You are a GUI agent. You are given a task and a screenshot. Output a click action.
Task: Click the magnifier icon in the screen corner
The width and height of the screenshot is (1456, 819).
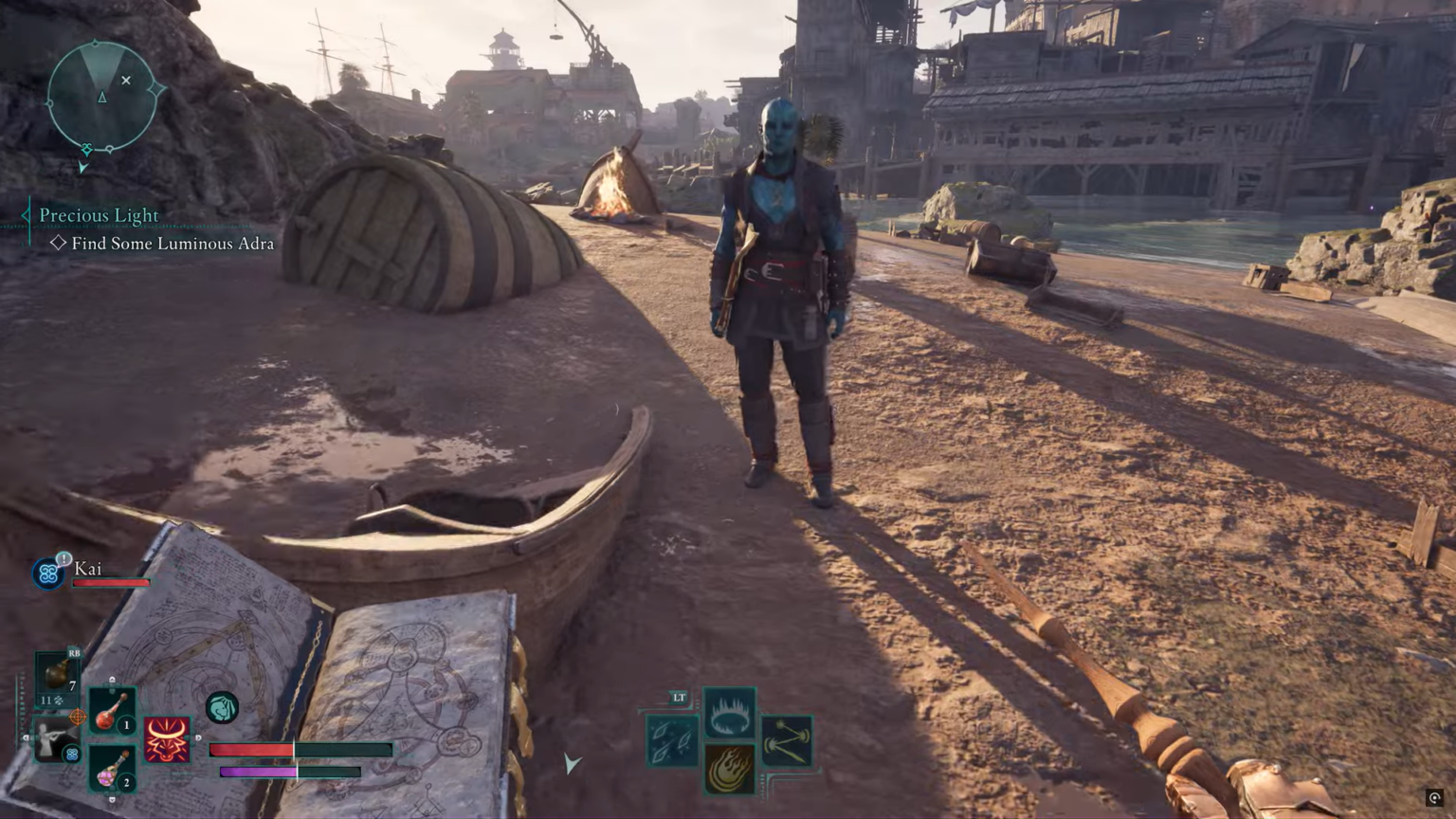tap(1435, 798)
